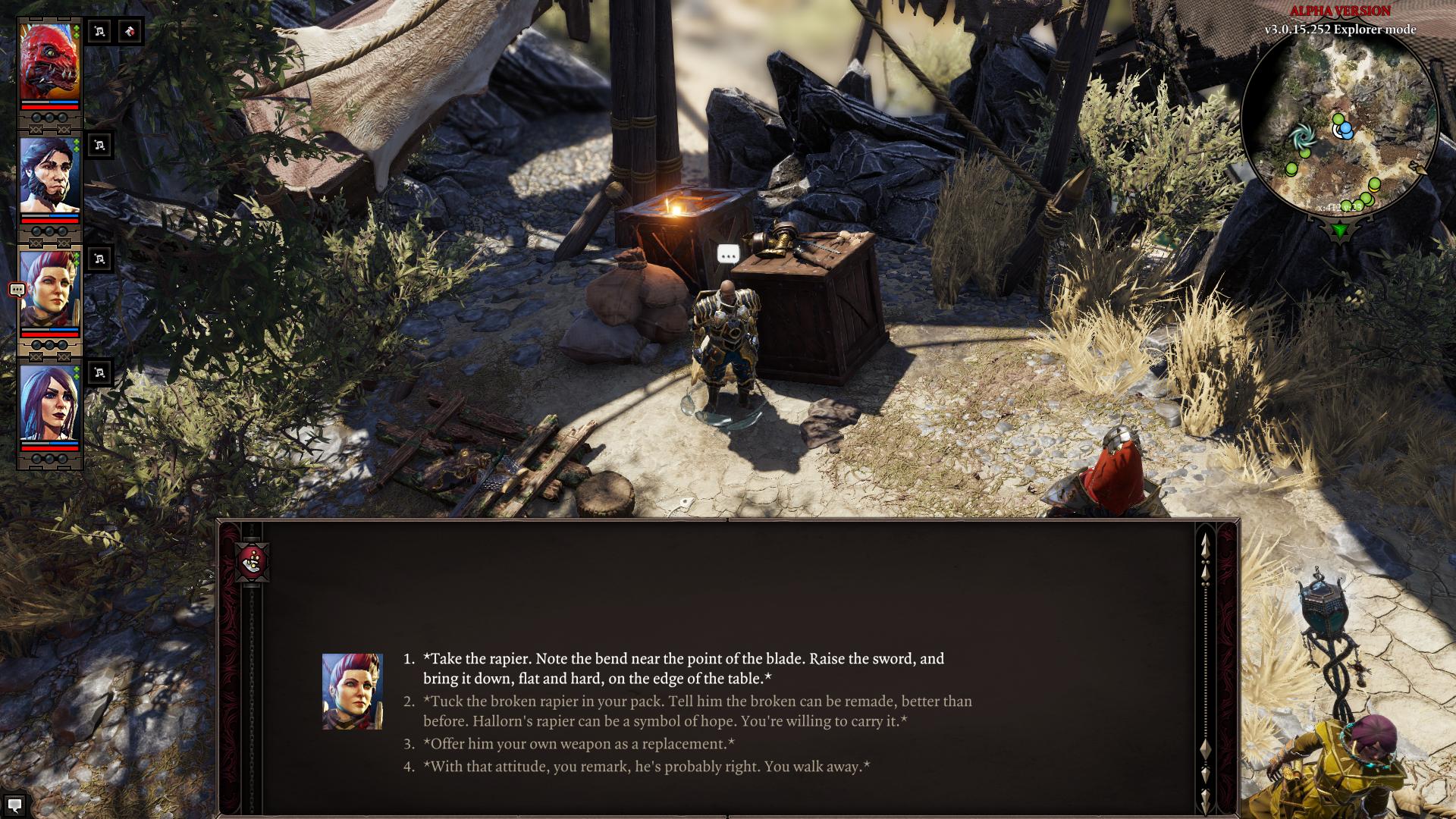Select the bearded dark-haired man portrait
The height and width of the screenshot is (819, 1456).
[x=49, y=176]
